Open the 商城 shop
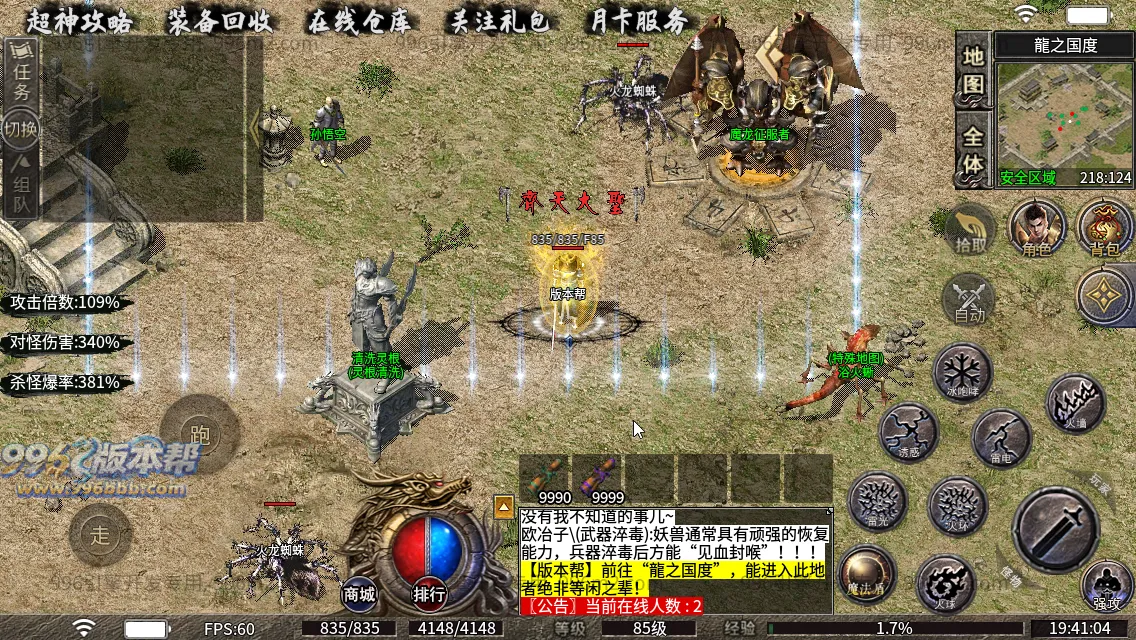Screen dimensions: 1136x640 [x=360, y=593]
